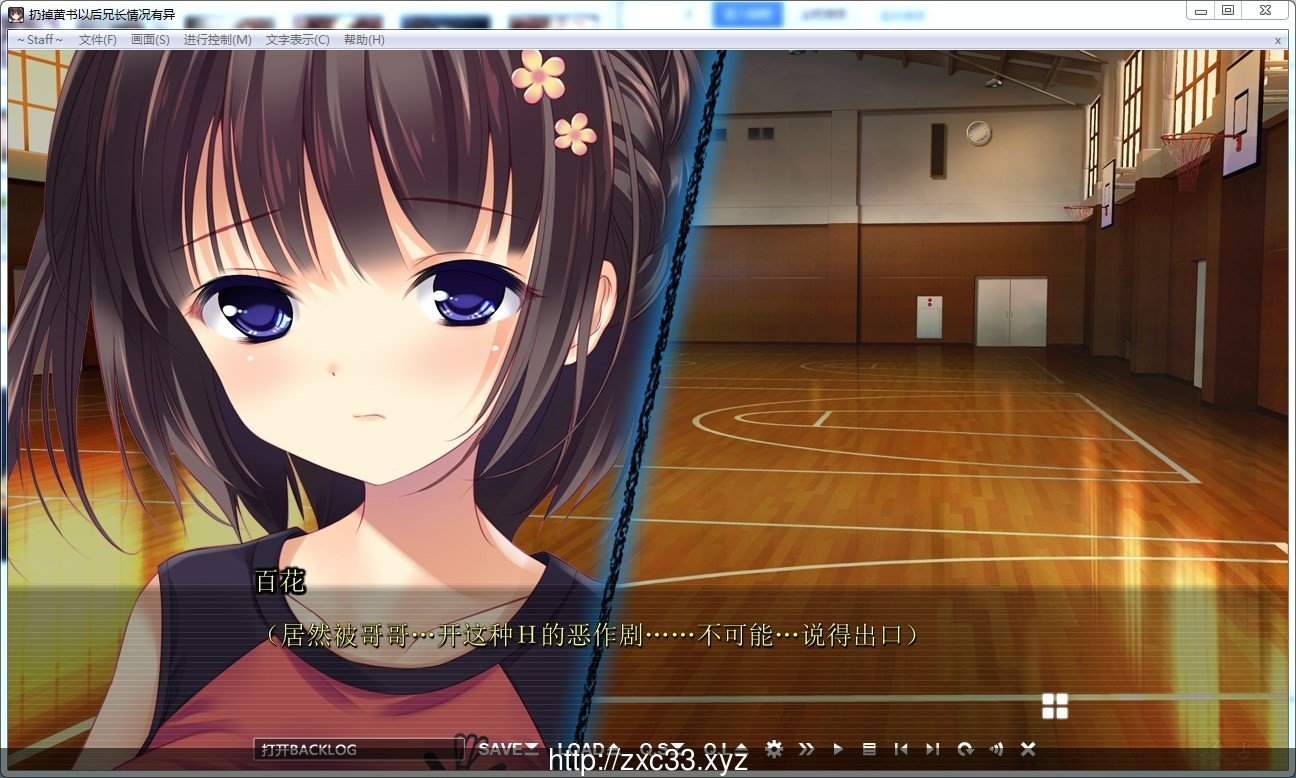Open the text log list icon

tap(870, 748)
